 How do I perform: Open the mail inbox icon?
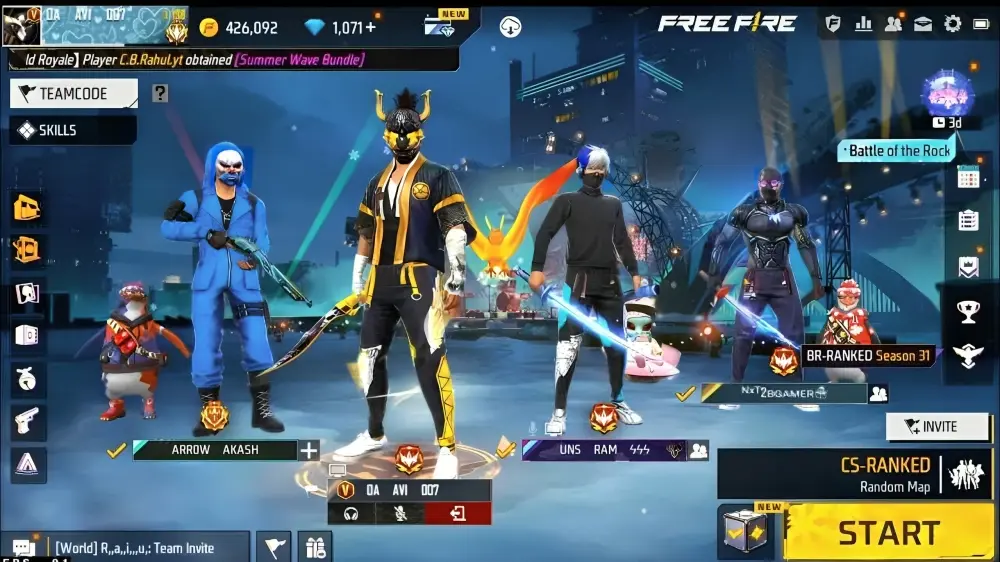coord(923,24)
